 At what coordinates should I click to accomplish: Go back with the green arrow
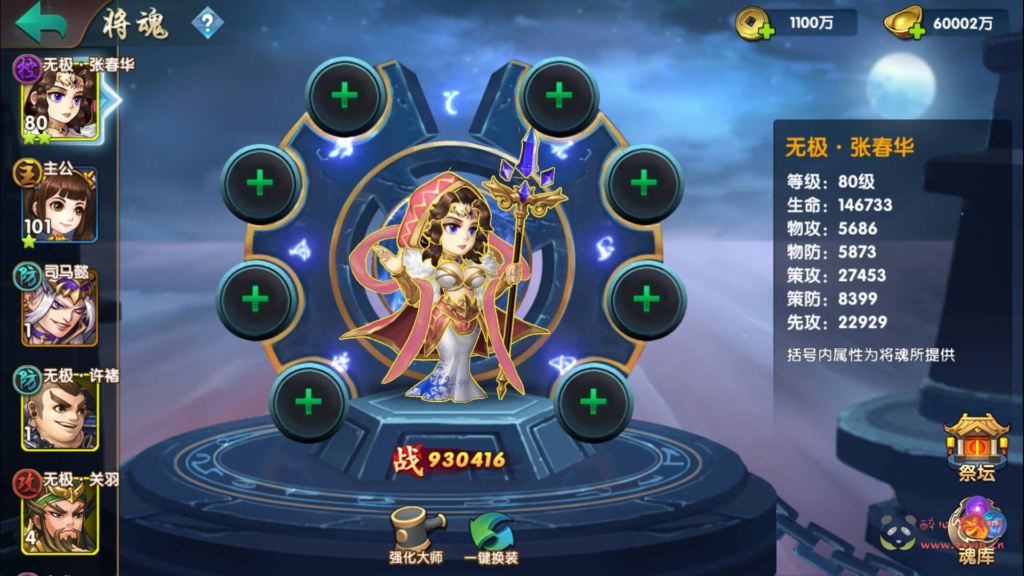click(41, 22)
